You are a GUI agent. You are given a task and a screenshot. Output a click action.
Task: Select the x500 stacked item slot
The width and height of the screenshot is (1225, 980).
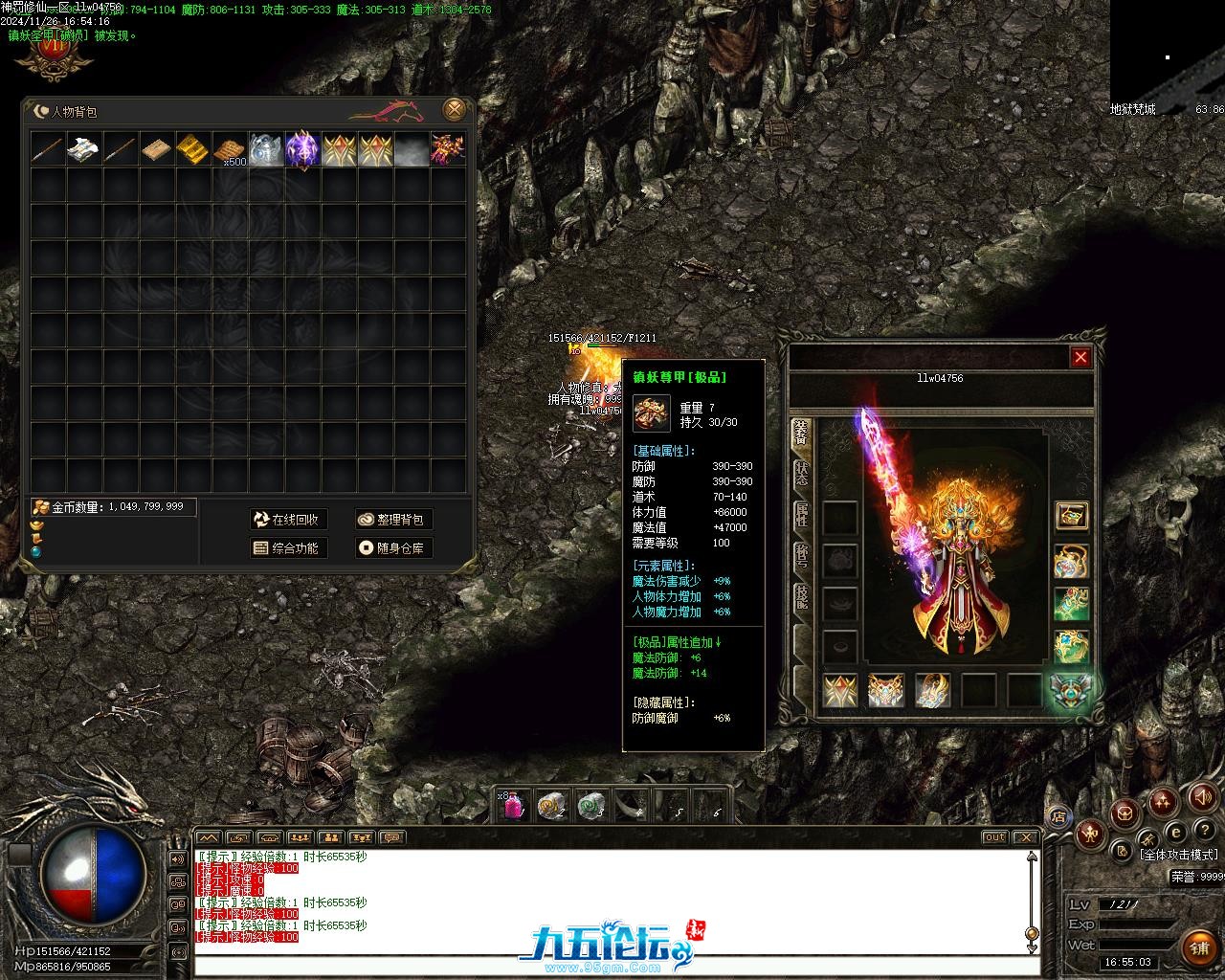coord(230,149)
